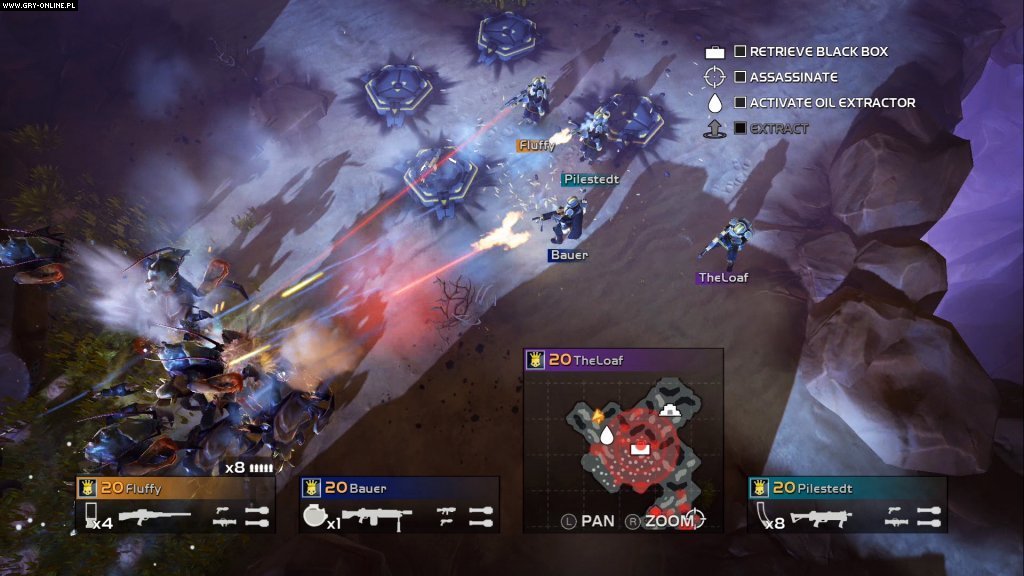Click Bauer's grenade icon
1024x576 pixels.
click(313, 516)
